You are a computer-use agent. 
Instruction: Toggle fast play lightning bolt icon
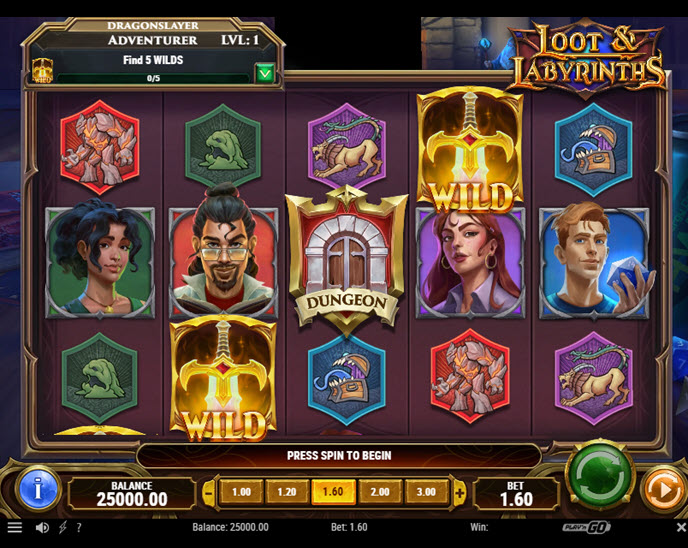(62, 527)
